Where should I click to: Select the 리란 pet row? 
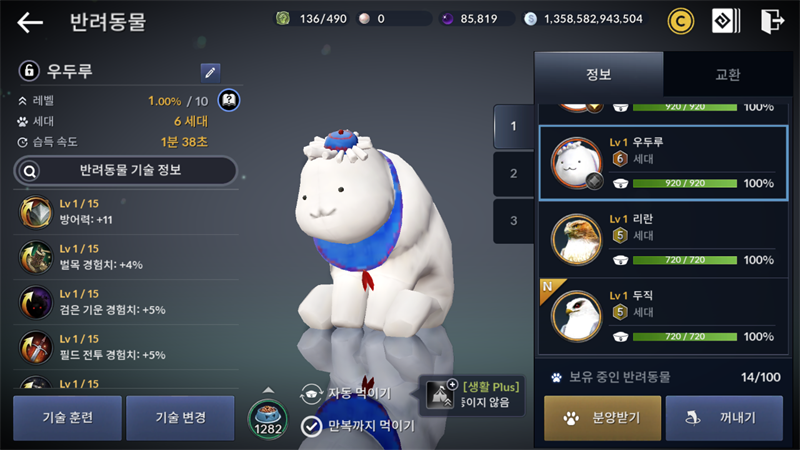coord(664,238)
